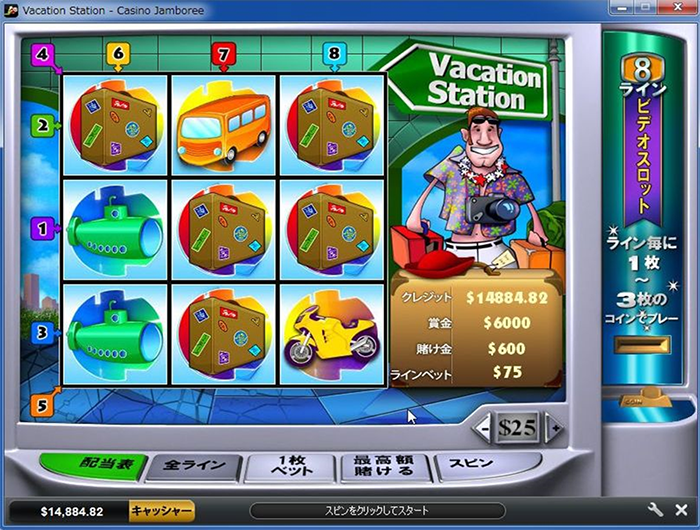Decrease the $25 coin value
Screen dimensions: 700x530
483,429
